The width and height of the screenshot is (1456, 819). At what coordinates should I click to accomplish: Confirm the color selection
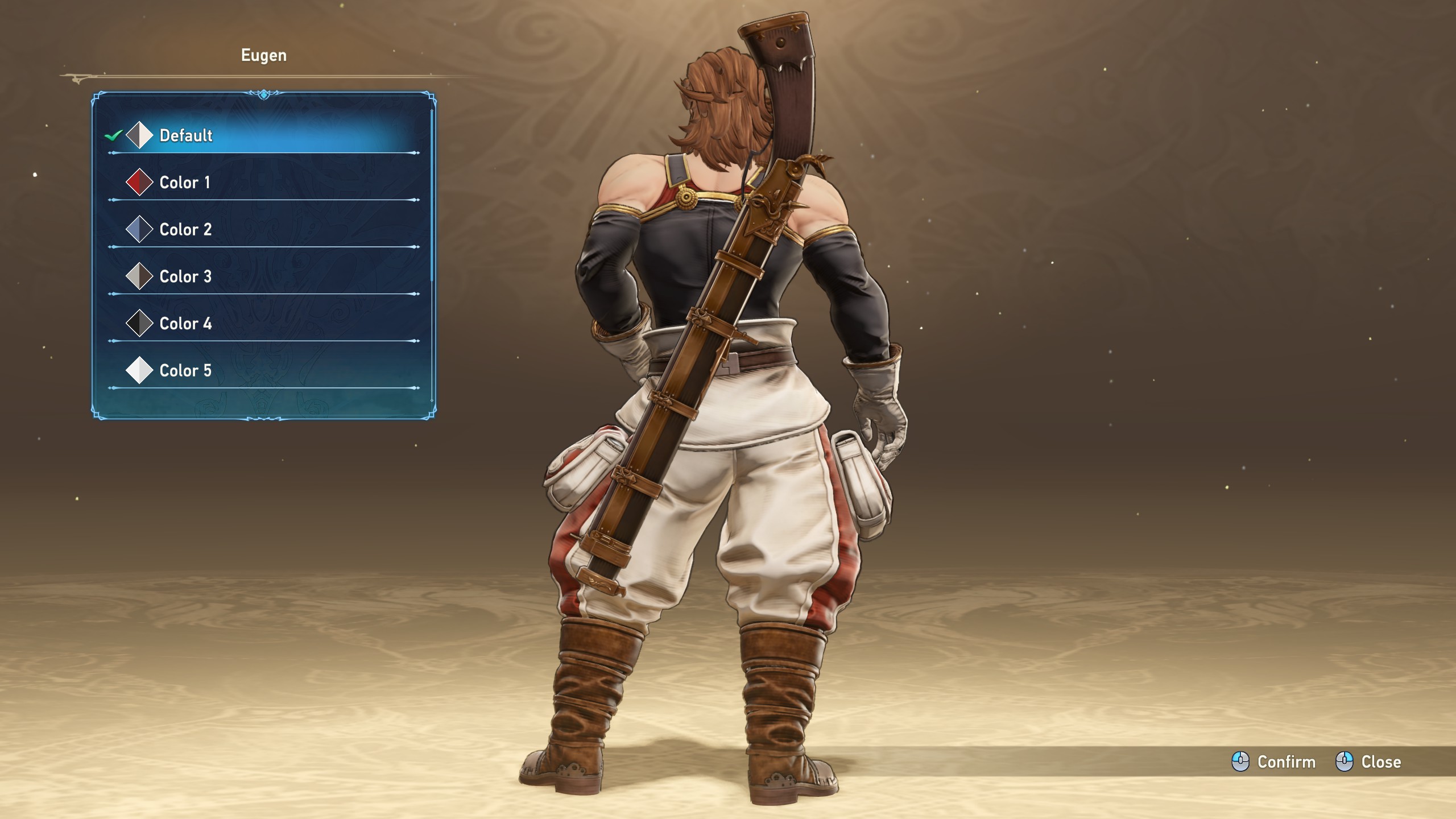(x=1274, y=762)
